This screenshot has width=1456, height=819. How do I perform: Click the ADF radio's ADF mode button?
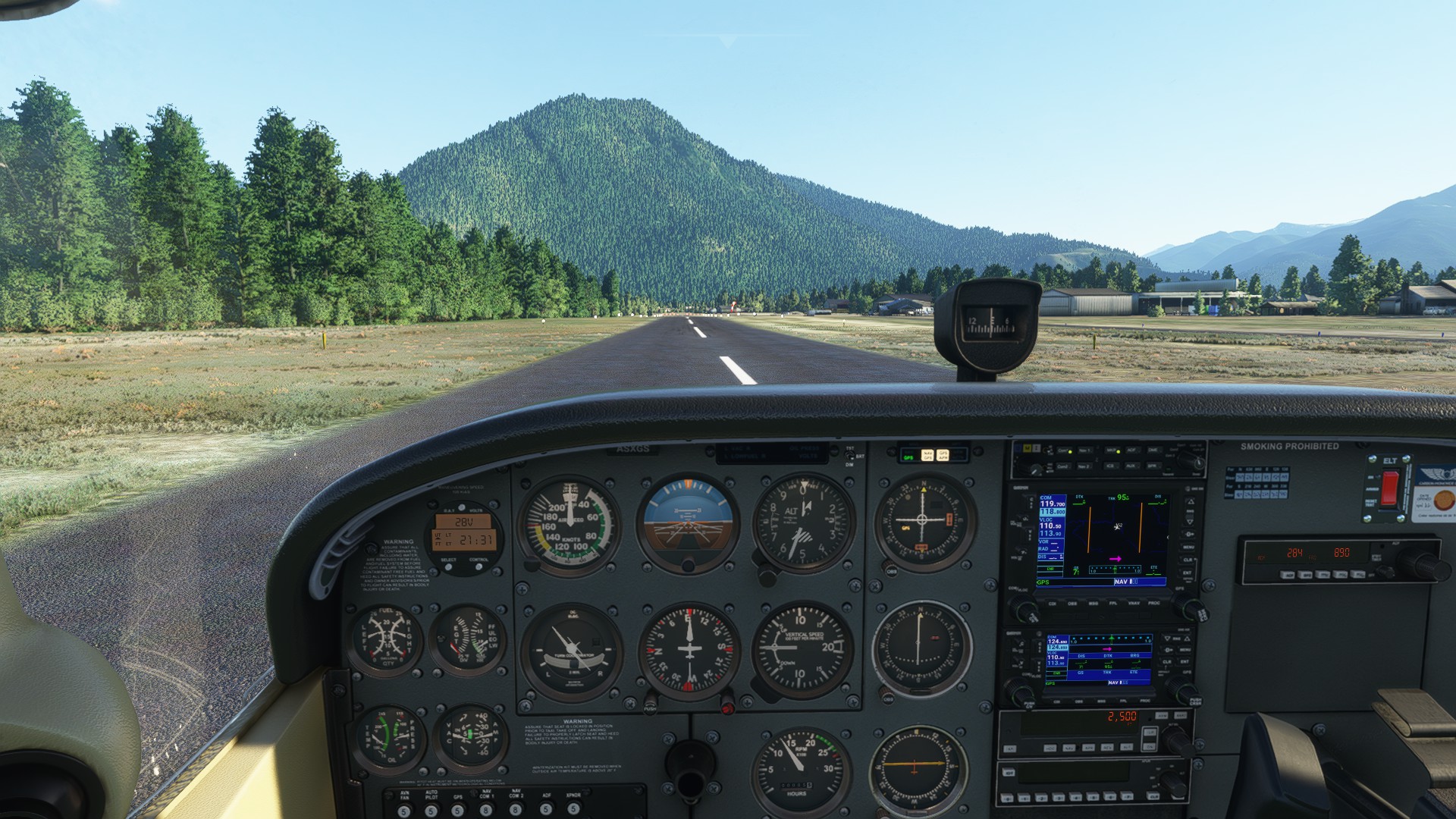pos(1288,576)
